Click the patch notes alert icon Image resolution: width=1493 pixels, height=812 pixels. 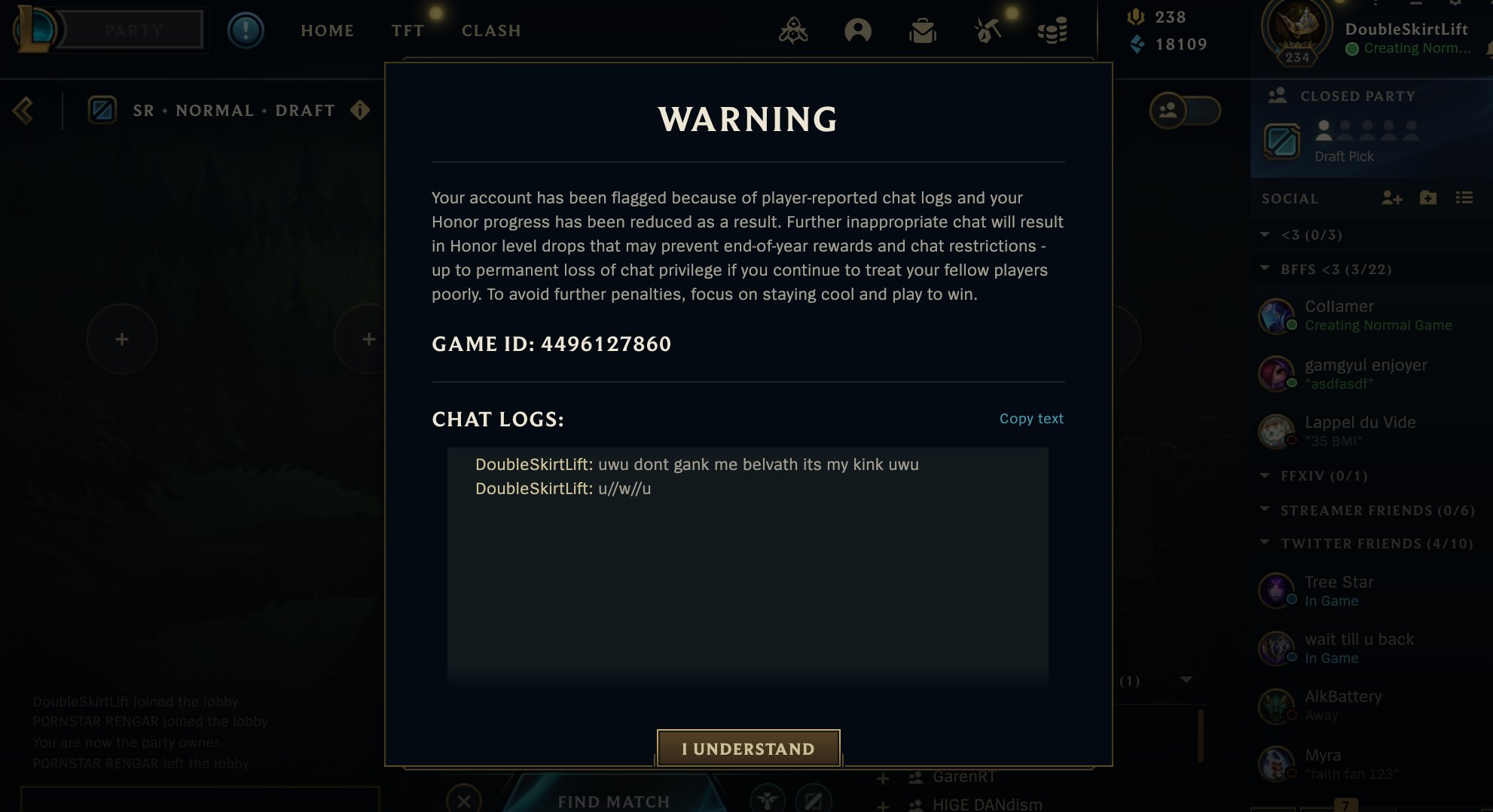coord(246,30)
